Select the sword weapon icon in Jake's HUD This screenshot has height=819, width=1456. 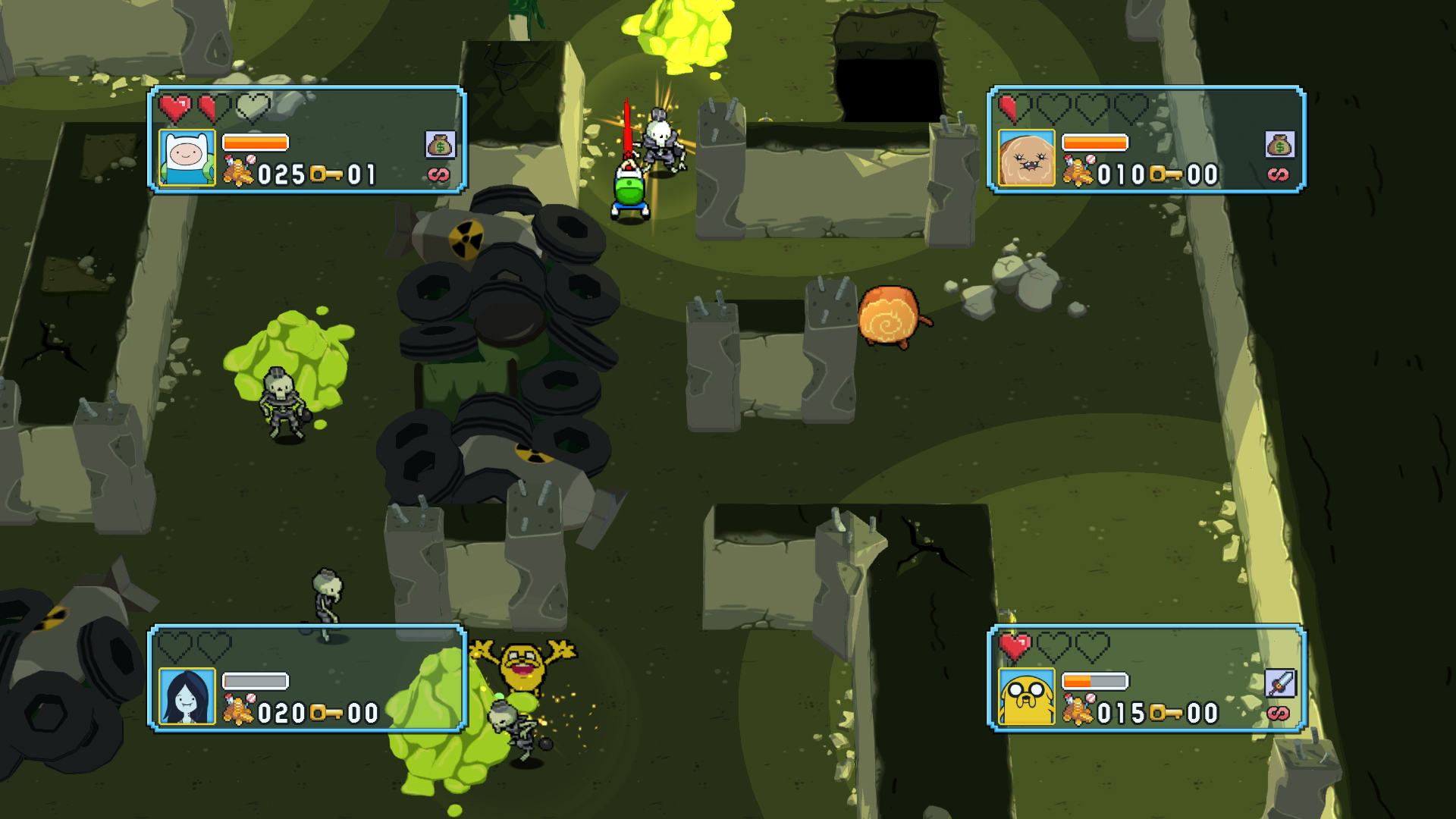coord(1279,682)
